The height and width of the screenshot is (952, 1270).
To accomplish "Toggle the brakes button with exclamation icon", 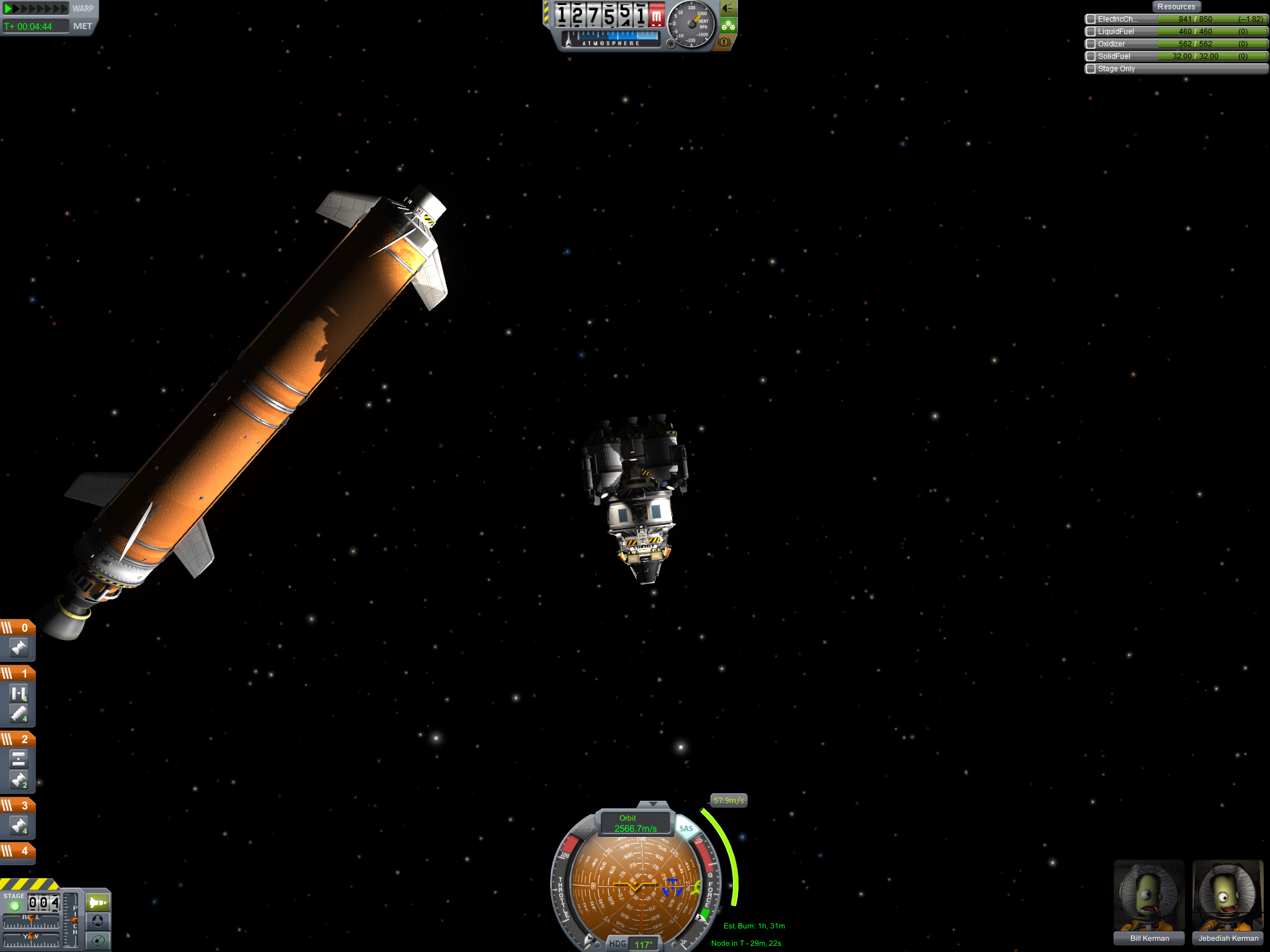I will click(x=724, y=42).
